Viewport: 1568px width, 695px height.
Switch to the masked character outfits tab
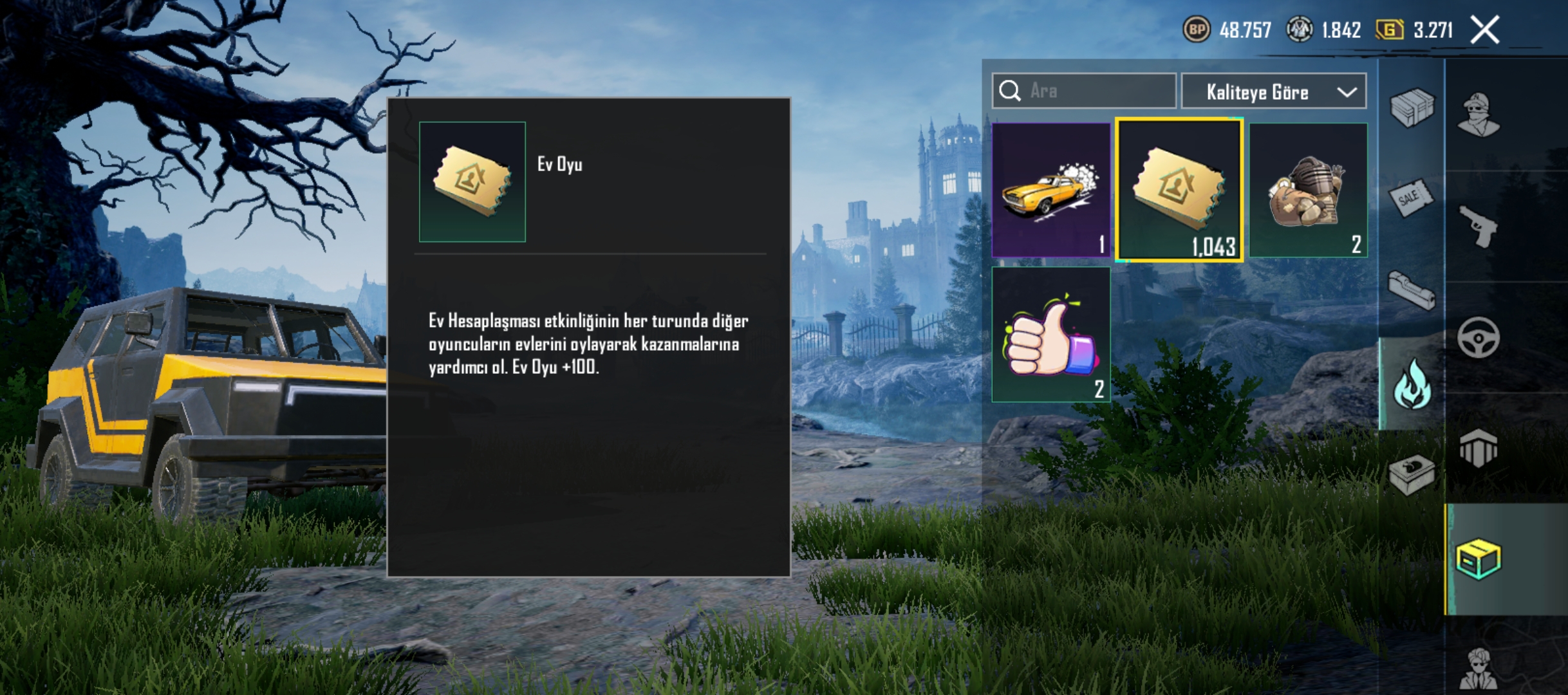pyautogui.click(x=1479, y=115)
